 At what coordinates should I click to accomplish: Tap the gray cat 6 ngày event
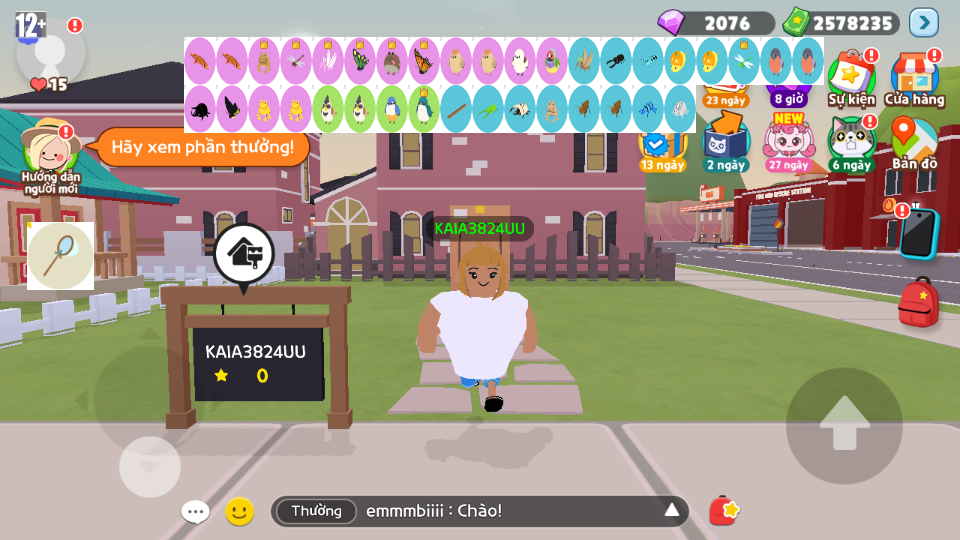point(850,142)
